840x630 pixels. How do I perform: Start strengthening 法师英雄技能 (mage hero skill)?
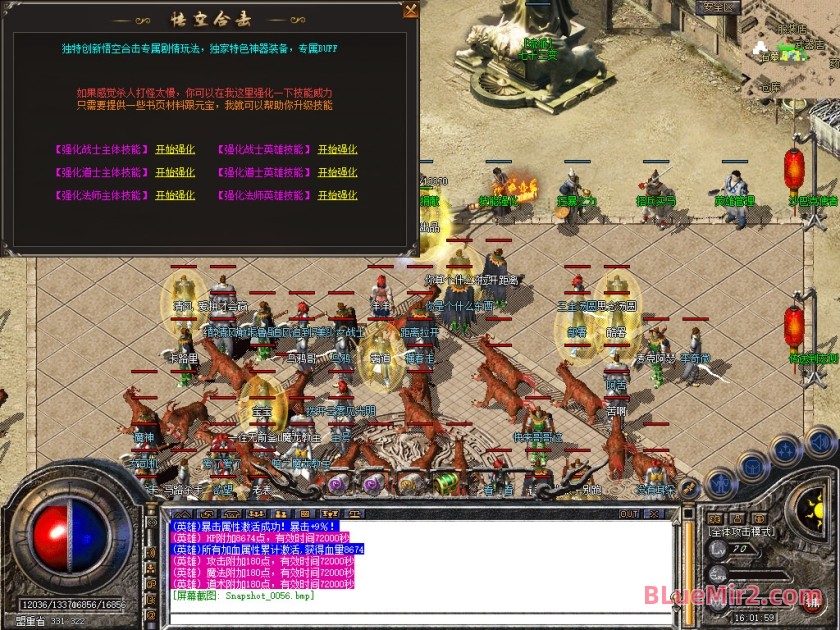337,195
